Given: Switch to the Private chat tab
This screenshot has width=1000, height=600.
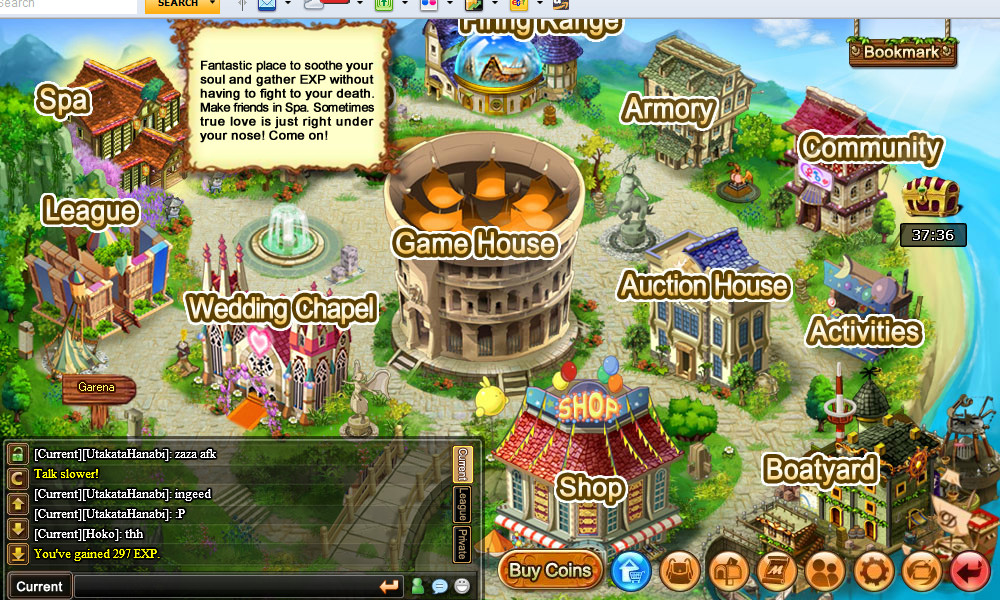Looking at the screenshot, I should coord(462,543).
